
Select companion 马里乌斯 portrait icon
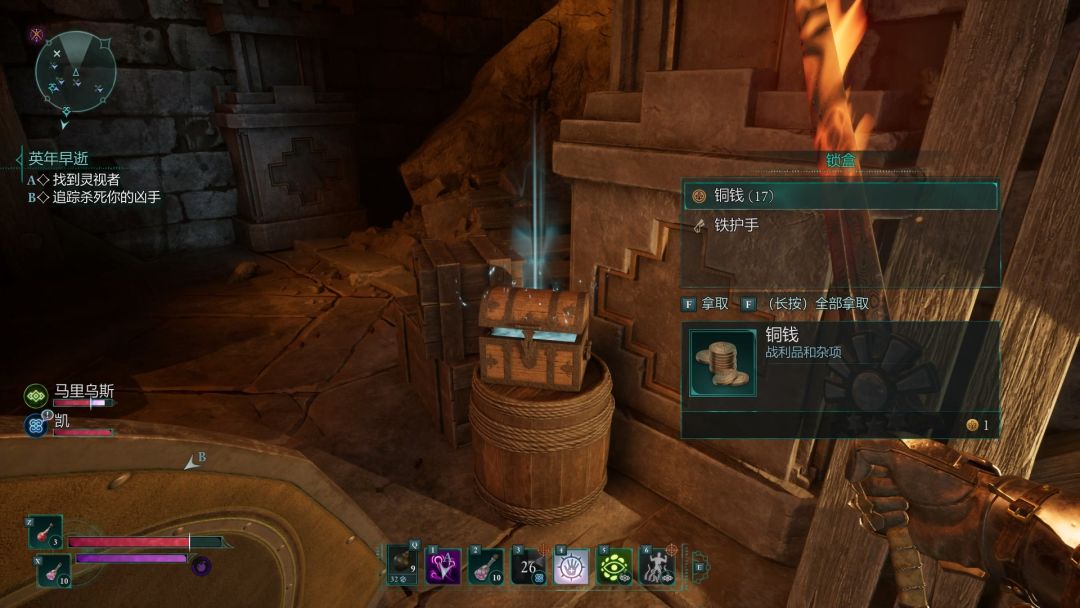click(36, 396)
